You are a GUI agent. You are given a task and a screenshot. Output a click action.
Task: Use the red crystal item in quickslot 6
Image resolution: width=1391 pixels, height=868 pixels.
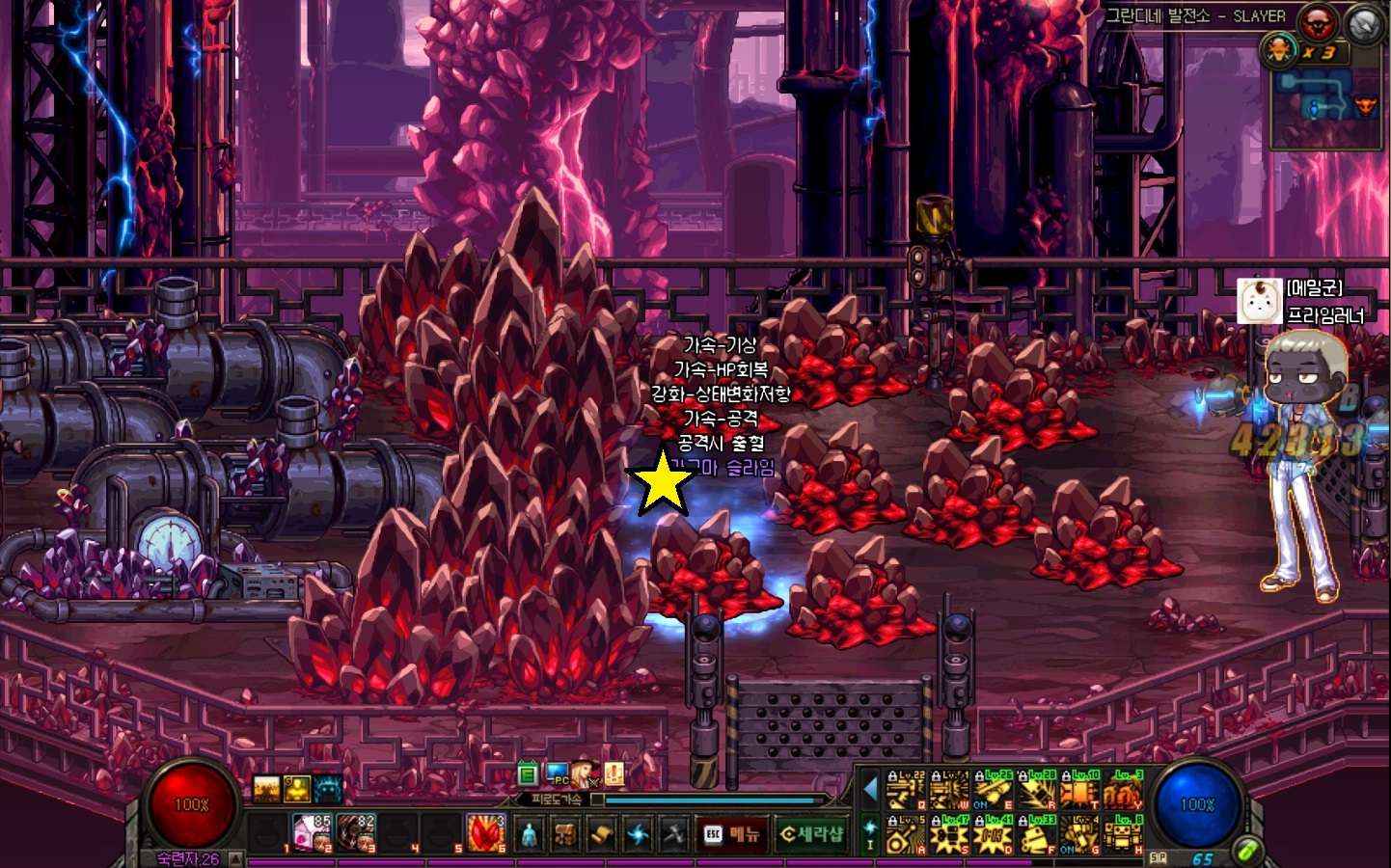[x=486, y=833]
